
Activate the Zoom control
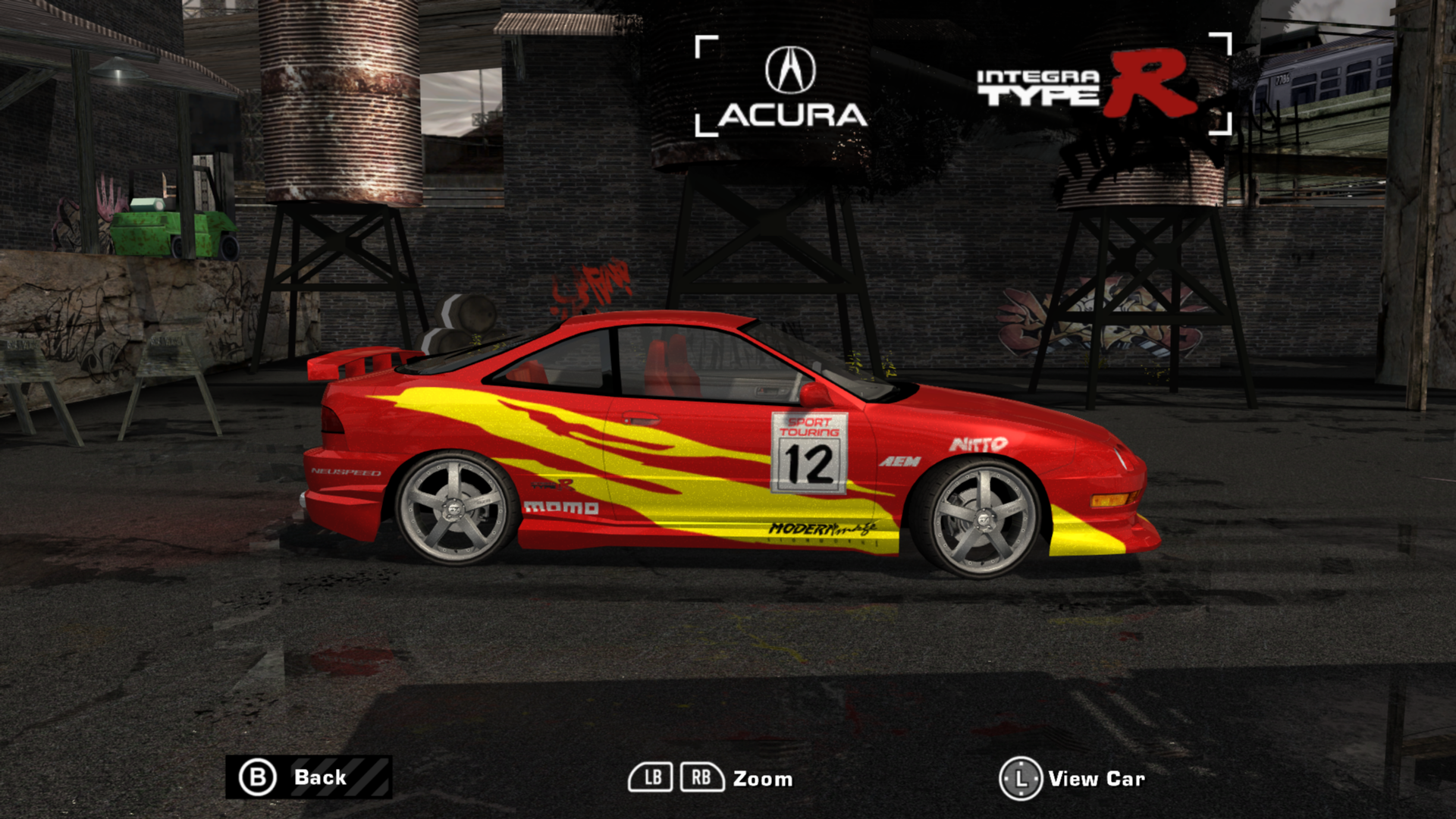(762, 779)
